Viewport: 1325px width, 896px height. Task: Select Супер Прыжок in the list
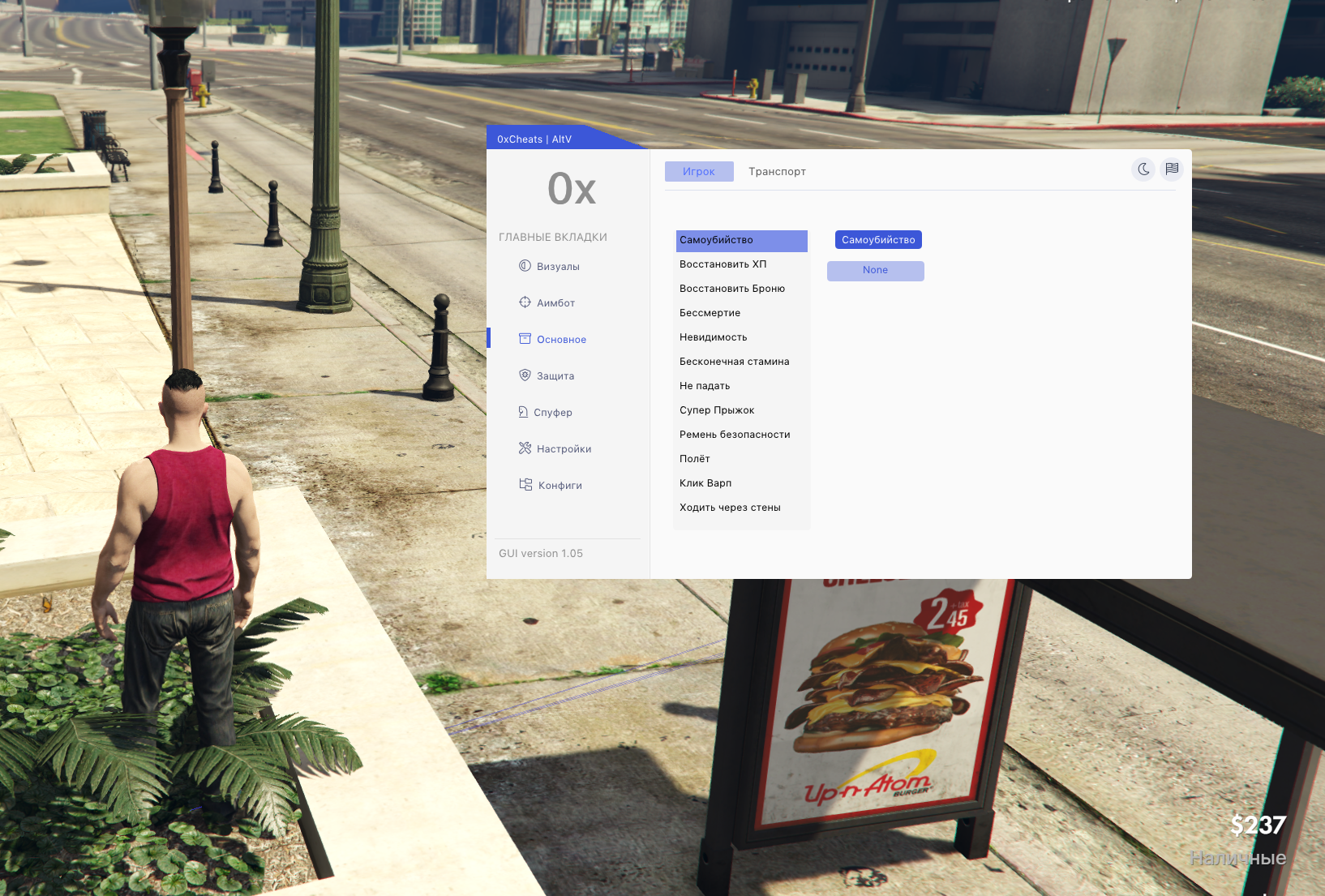point(717,410)
